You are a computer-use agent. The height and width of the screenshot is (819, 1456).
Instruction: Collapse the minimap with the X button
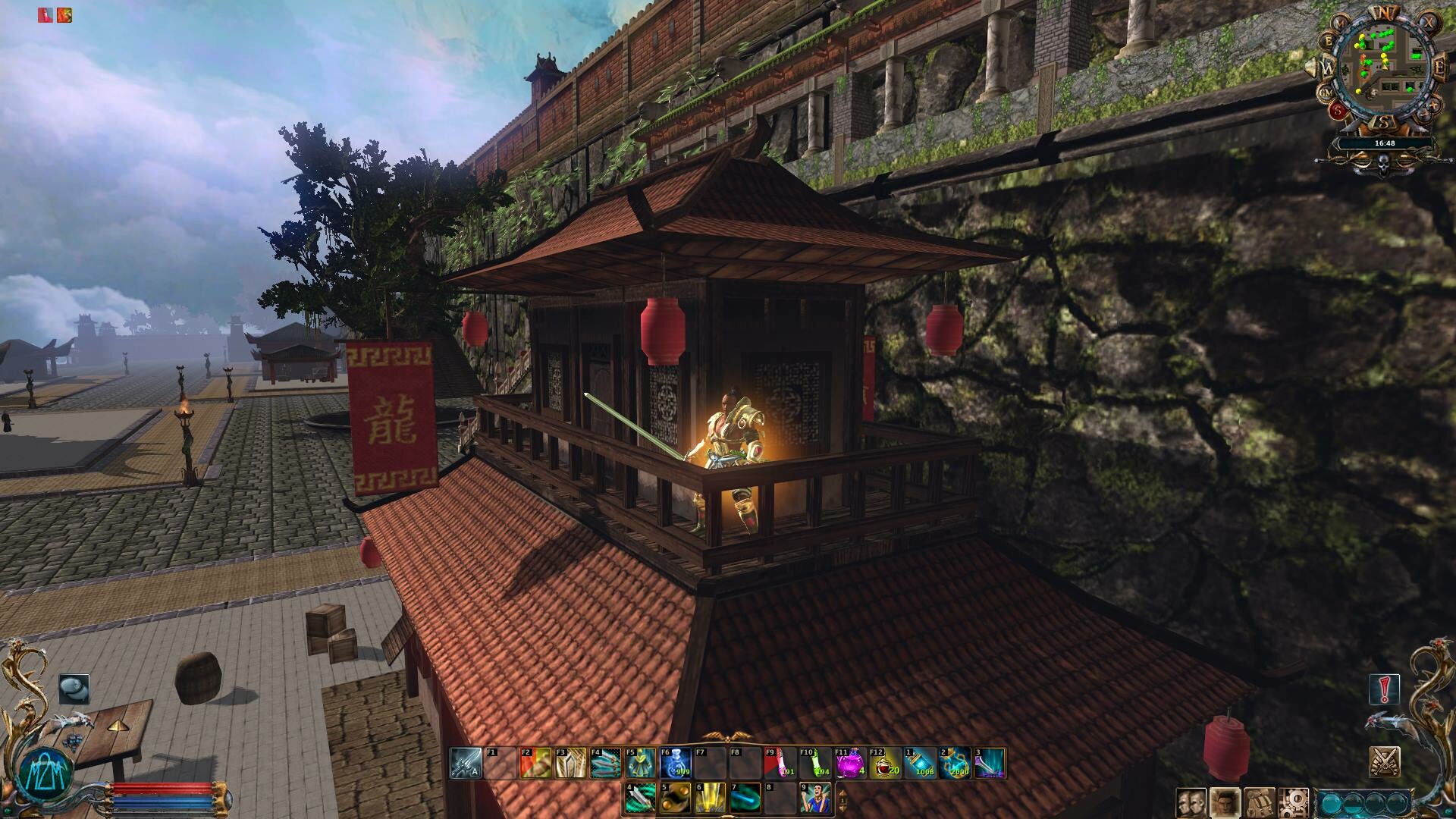(1428, 22)
